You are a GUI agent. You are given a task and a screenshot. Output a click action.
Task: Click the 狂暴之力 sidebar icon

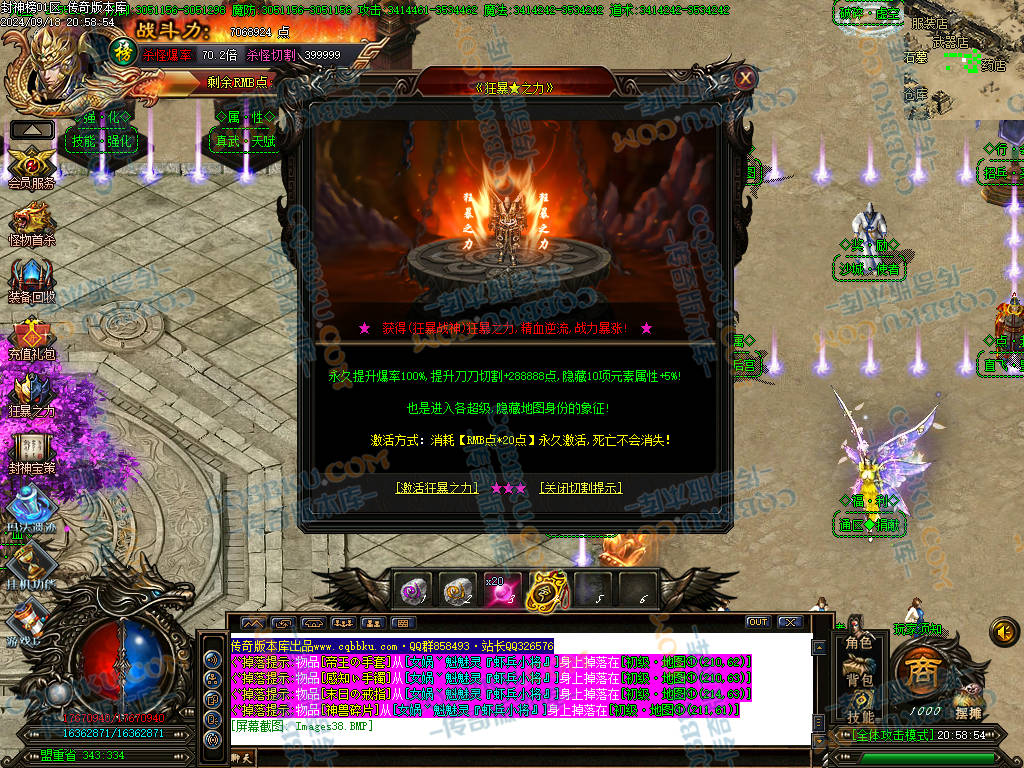tap(32, 394)
